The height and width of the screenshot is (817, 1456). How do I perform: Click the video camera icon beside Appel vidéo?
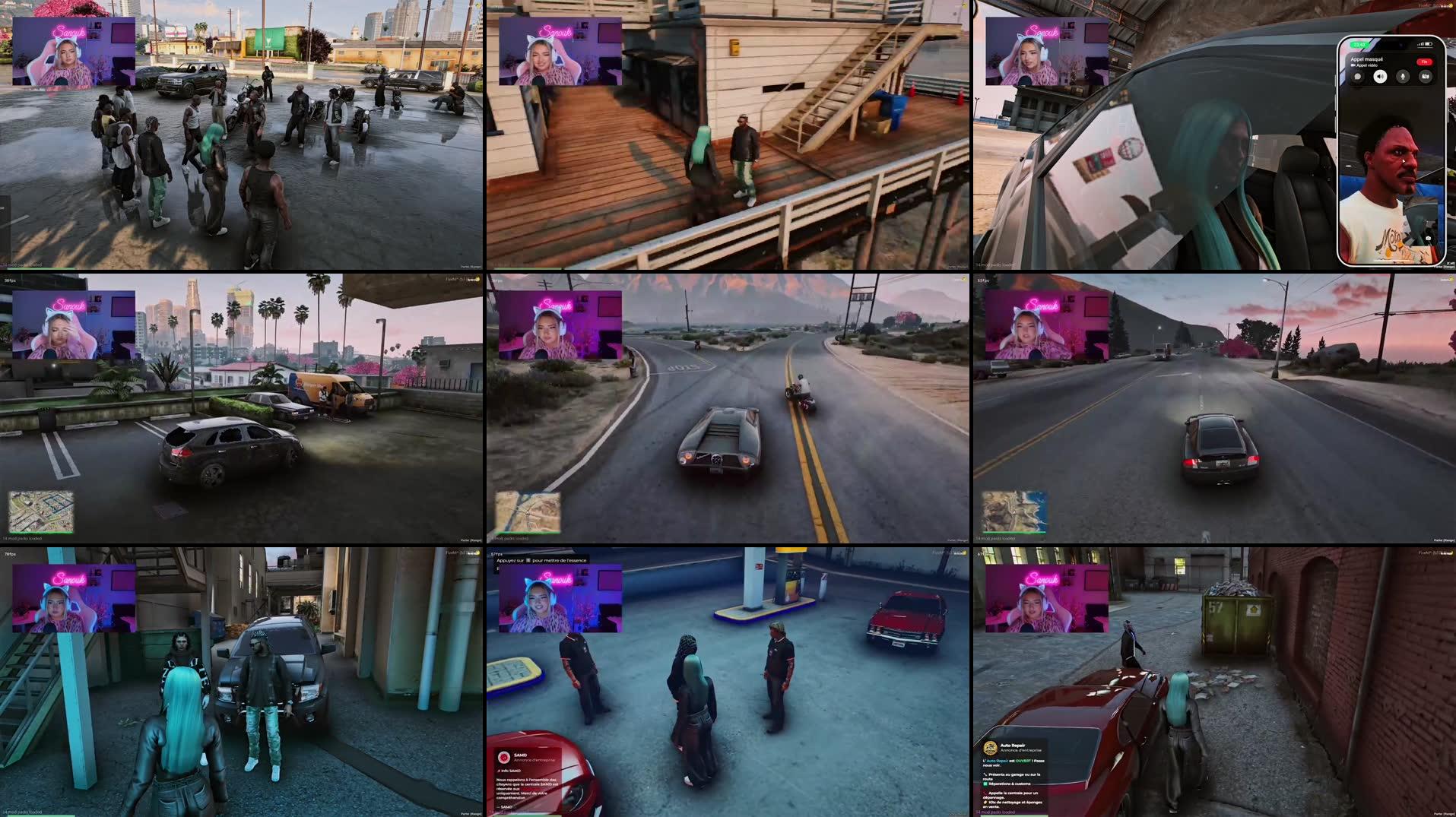click(x=1354, y=65)
